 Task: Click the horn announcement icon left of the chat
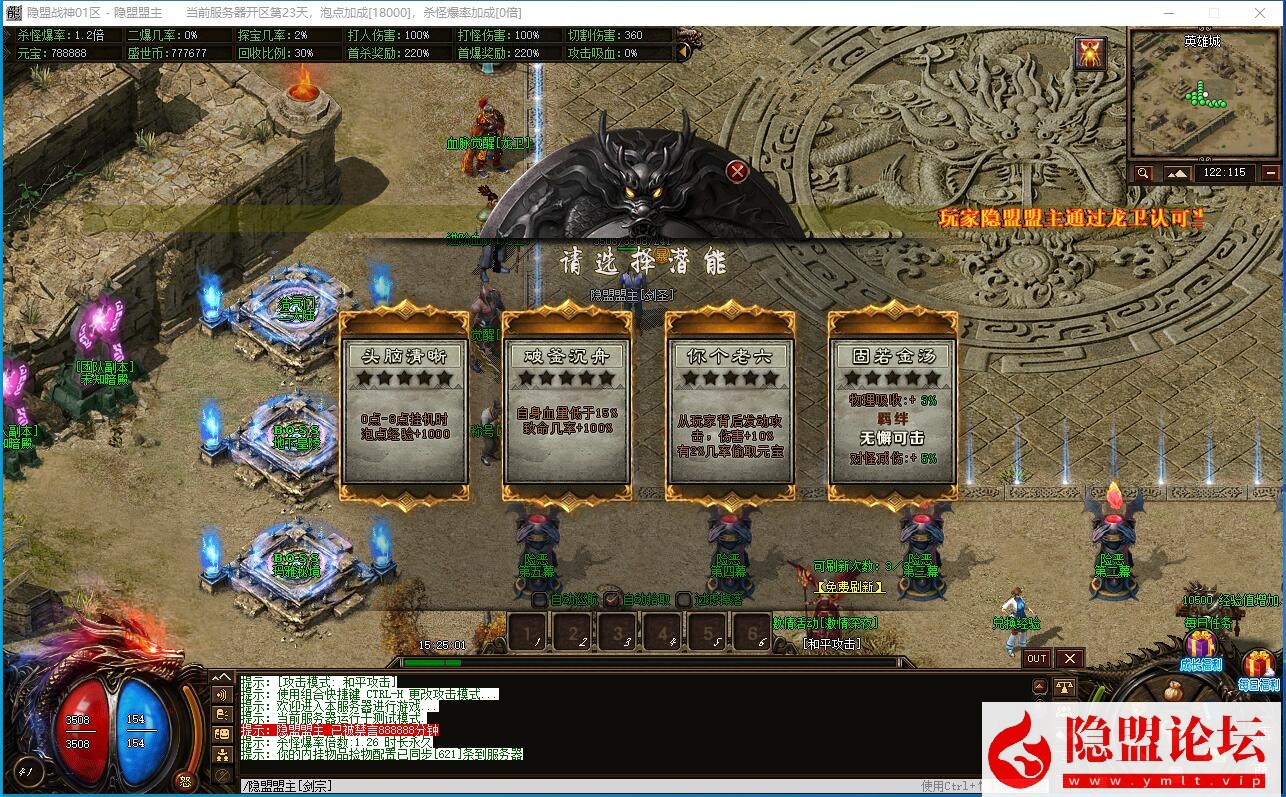(x=221, y=694)
